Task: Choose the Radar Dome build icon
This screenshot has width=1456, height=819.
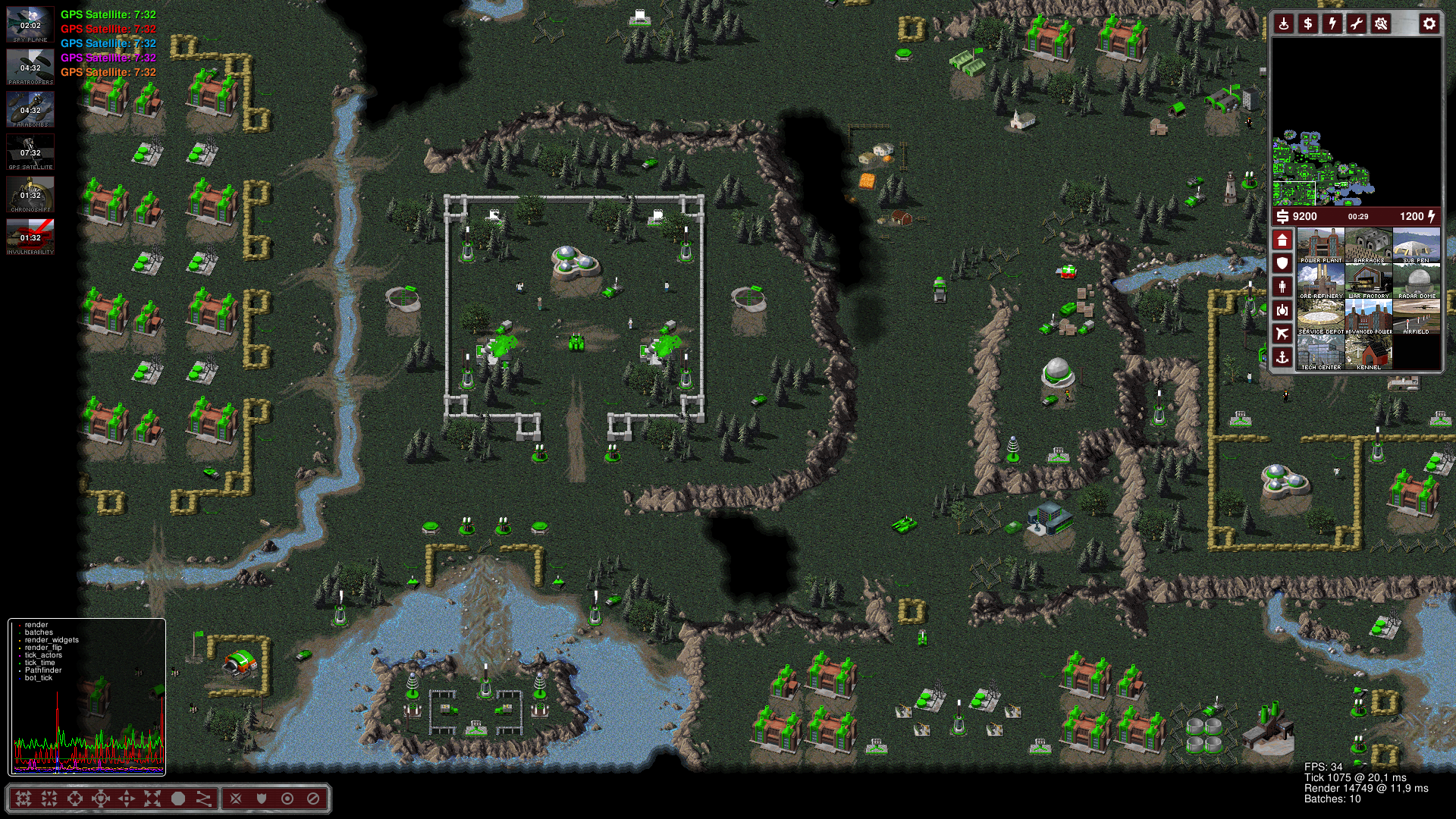Action: pos(1417,281)
